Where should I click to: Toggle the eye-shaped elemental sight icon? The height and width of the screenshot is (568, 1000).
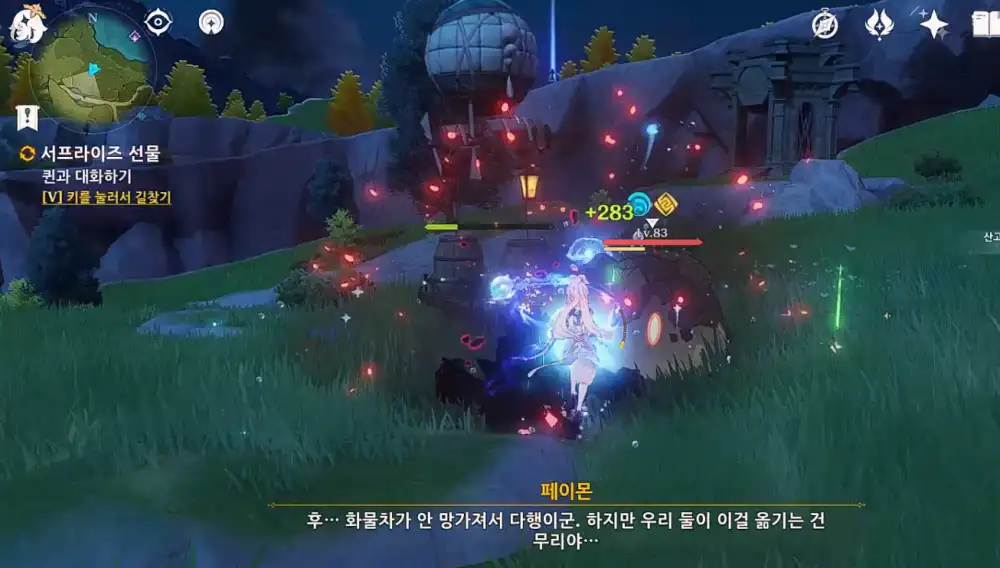pos(158,22)
